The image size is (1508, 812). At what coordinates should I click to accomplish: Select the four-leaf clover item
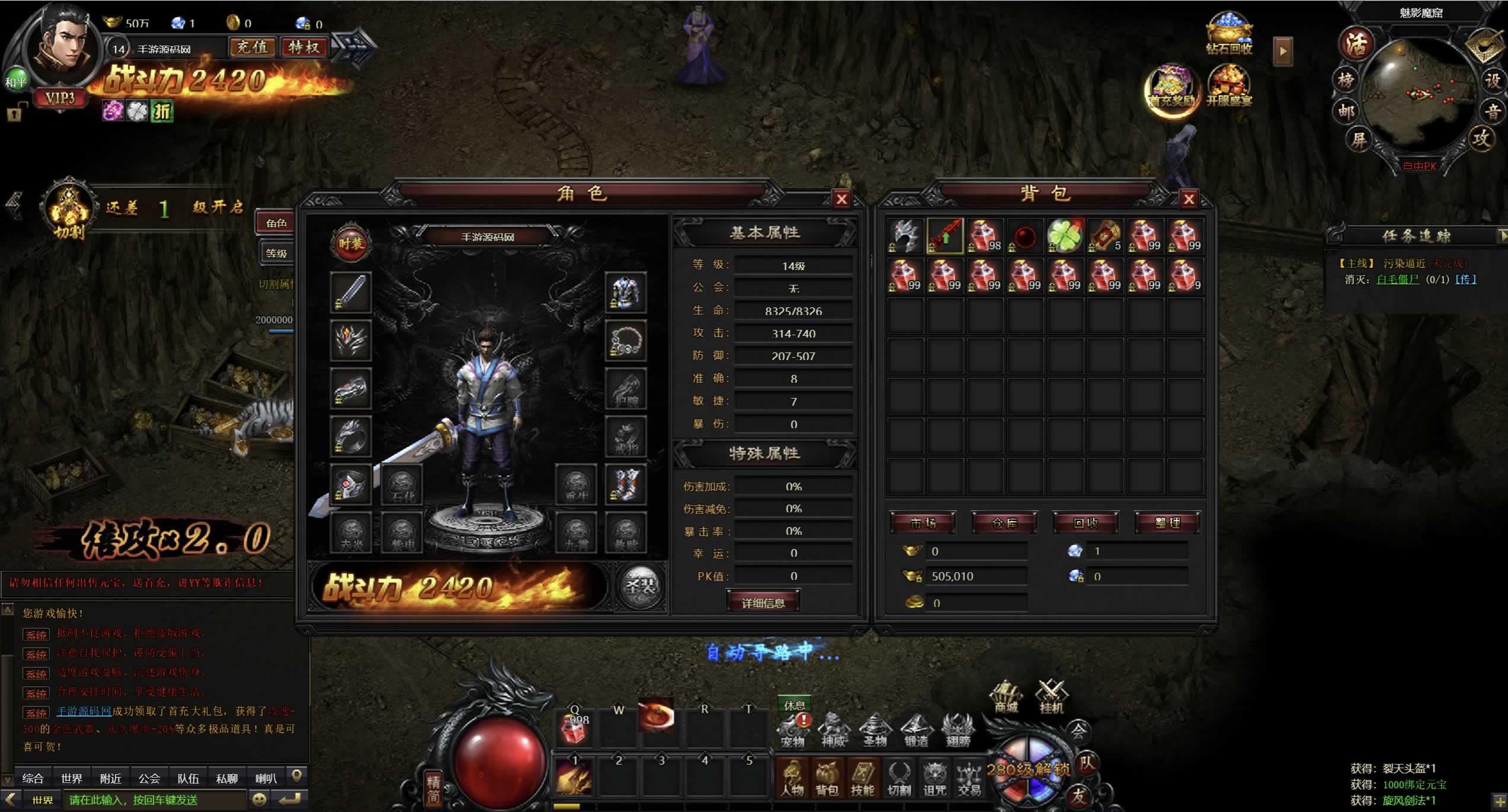click(1064, 236)
